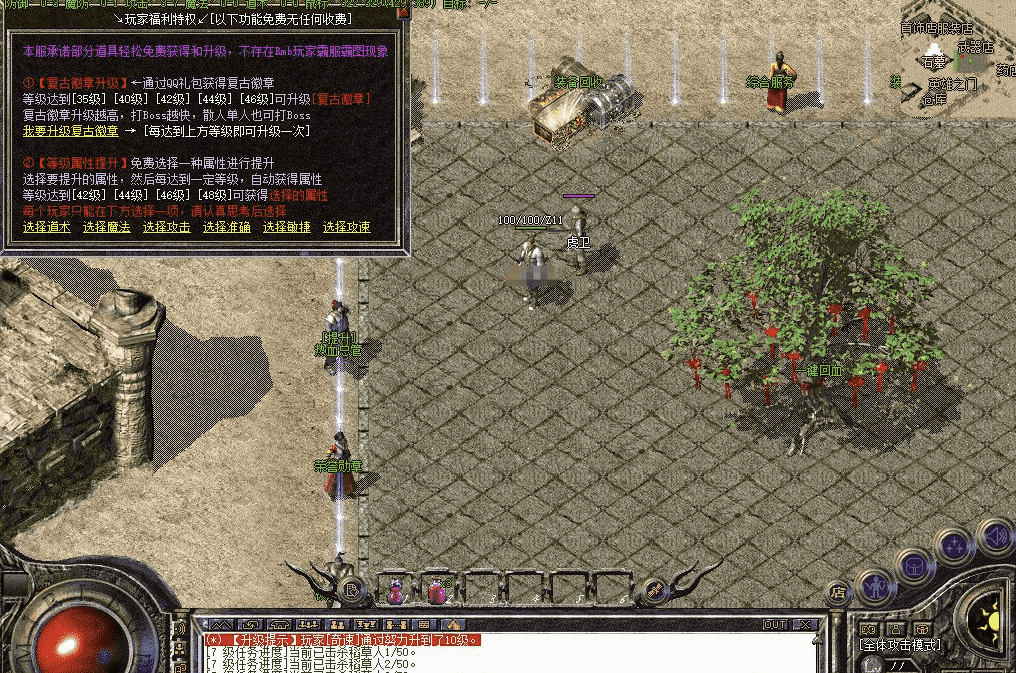Choose the 选择攻击 attribute option

pos(167,227)
